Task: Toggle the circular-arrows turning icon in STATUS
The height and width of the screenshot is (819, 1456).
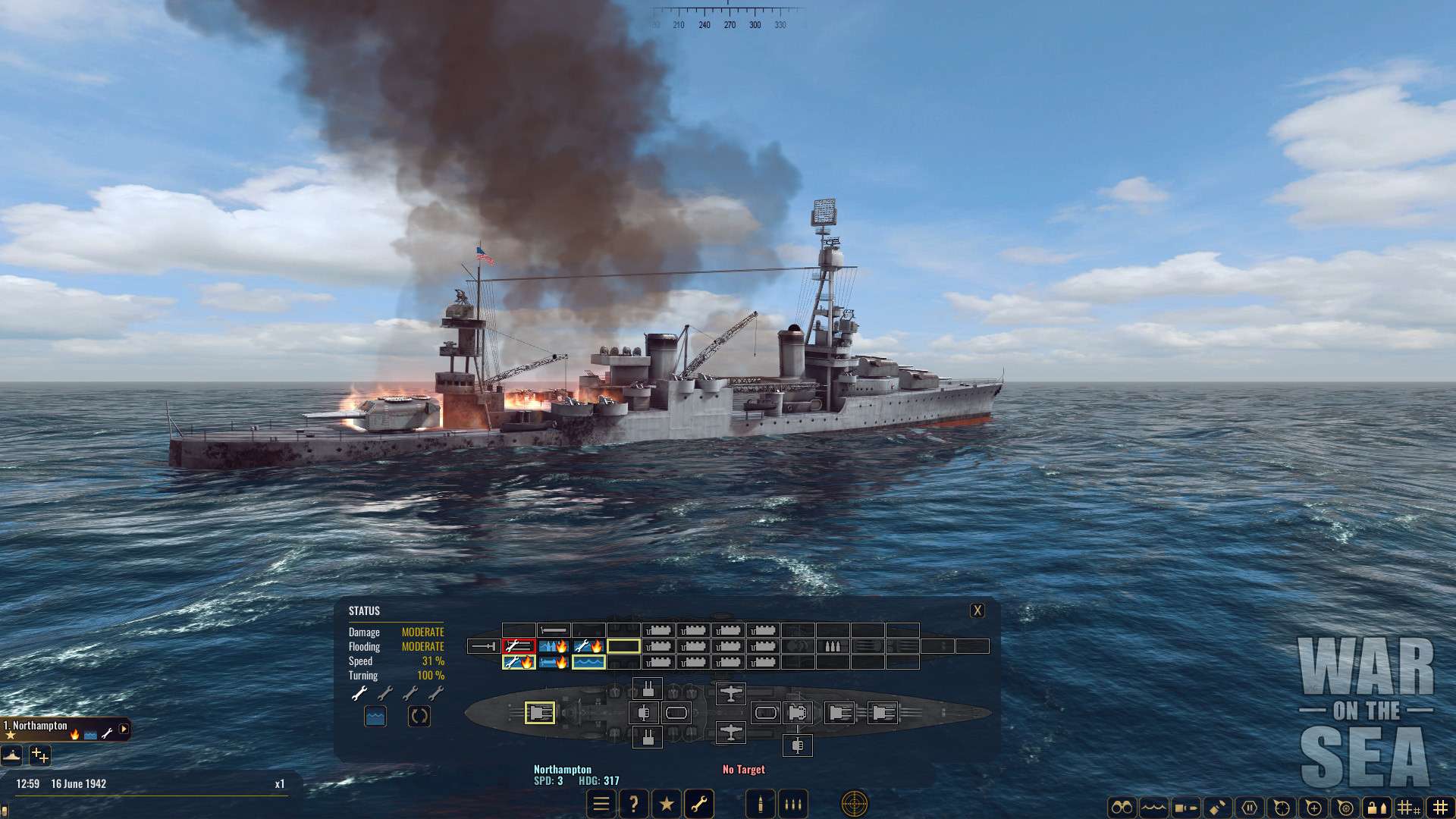Action: tap(419, 715)
